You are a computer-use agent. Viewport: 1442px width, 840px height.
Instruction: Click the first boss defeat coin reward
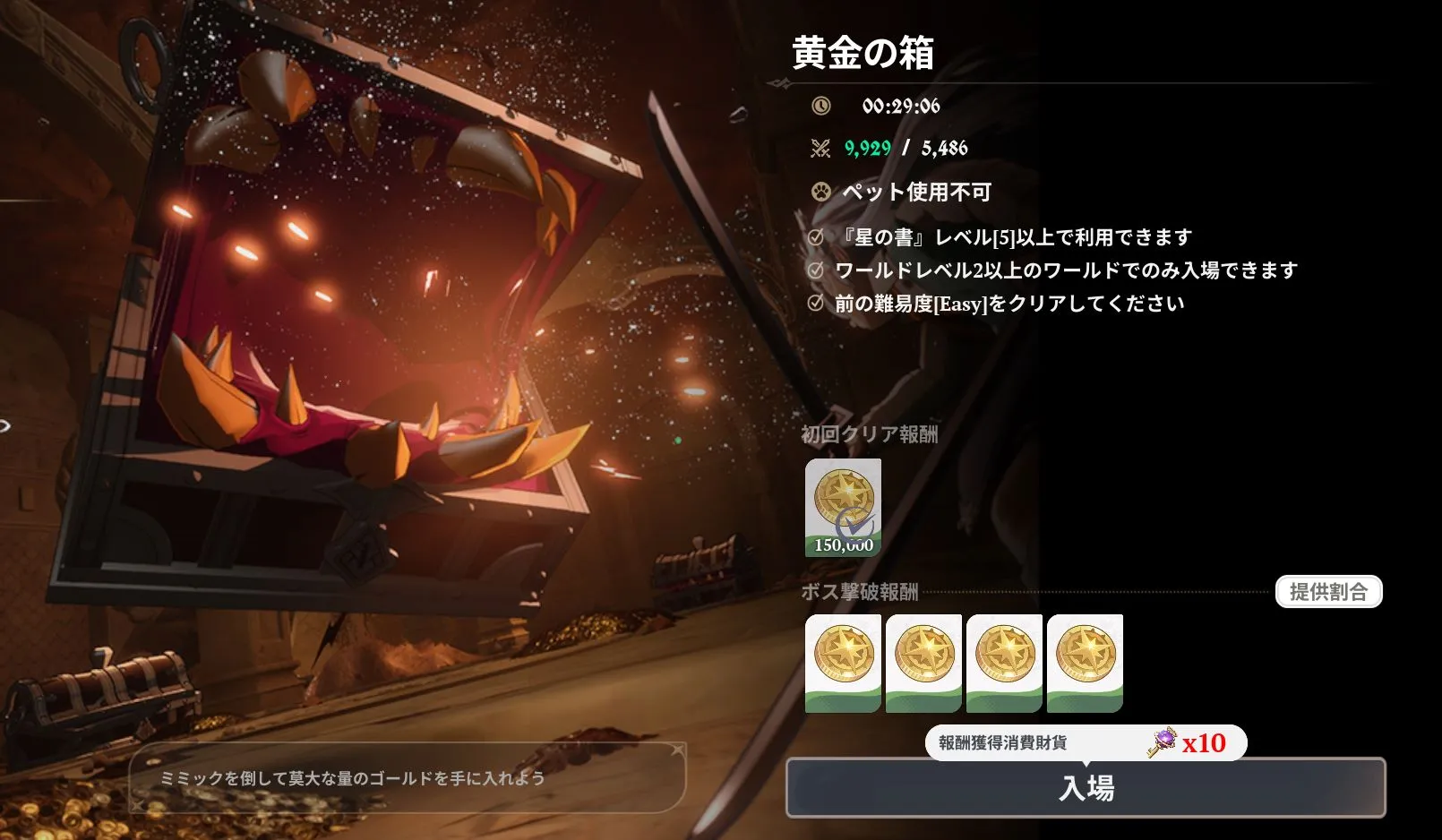(x=842, y=663)
